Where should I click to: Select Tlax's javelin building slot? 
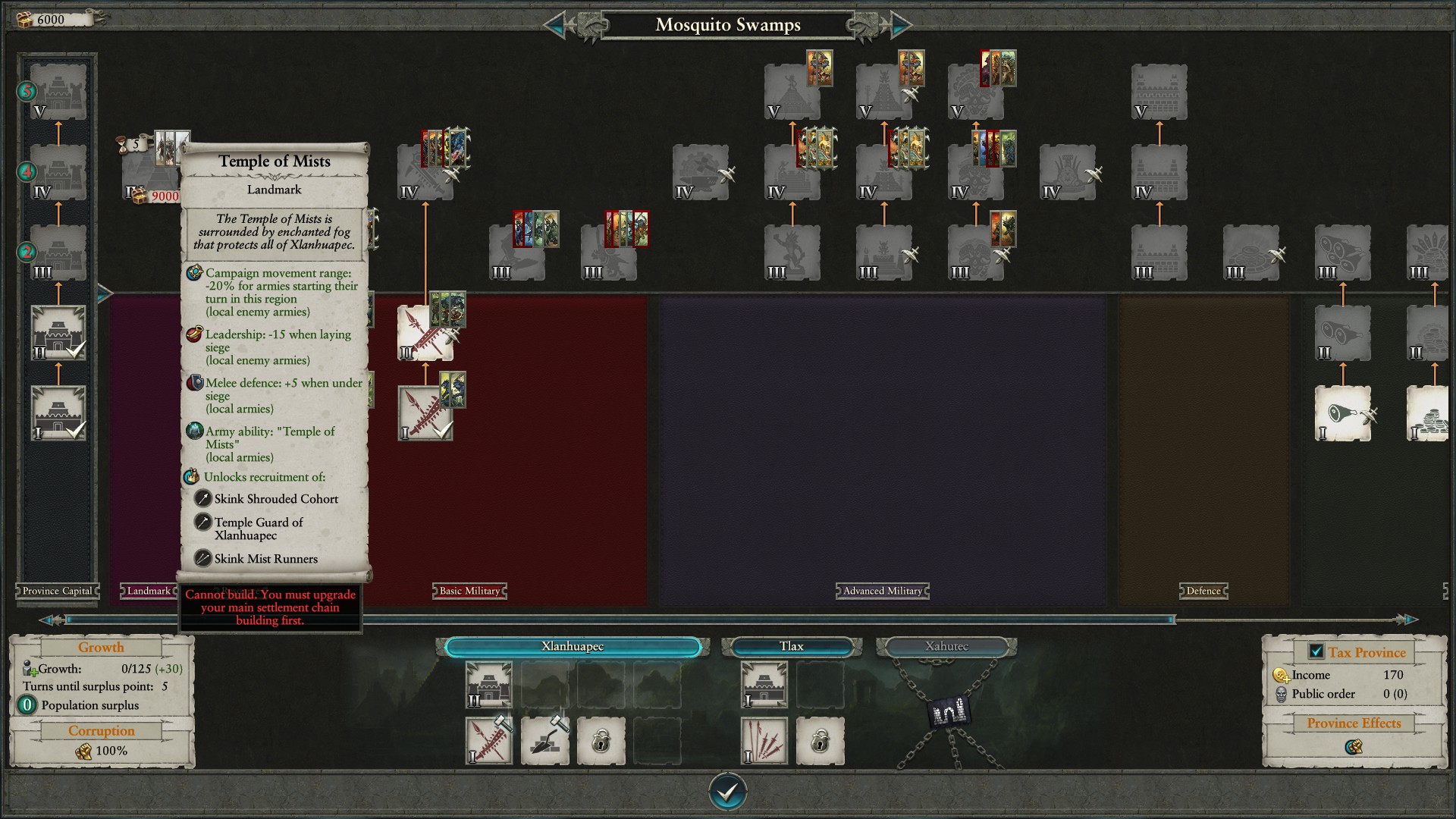(x=764, y=741)
